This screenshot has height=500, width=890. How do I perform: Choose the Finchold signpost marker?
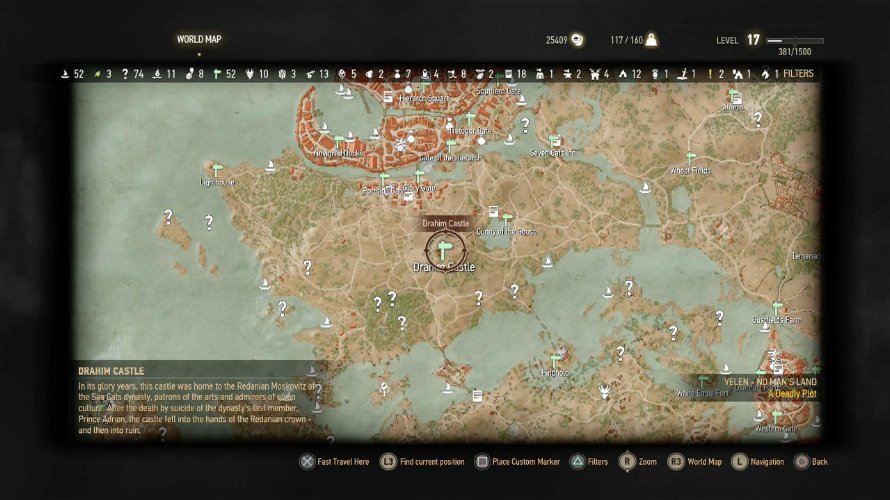coord(555,359)
